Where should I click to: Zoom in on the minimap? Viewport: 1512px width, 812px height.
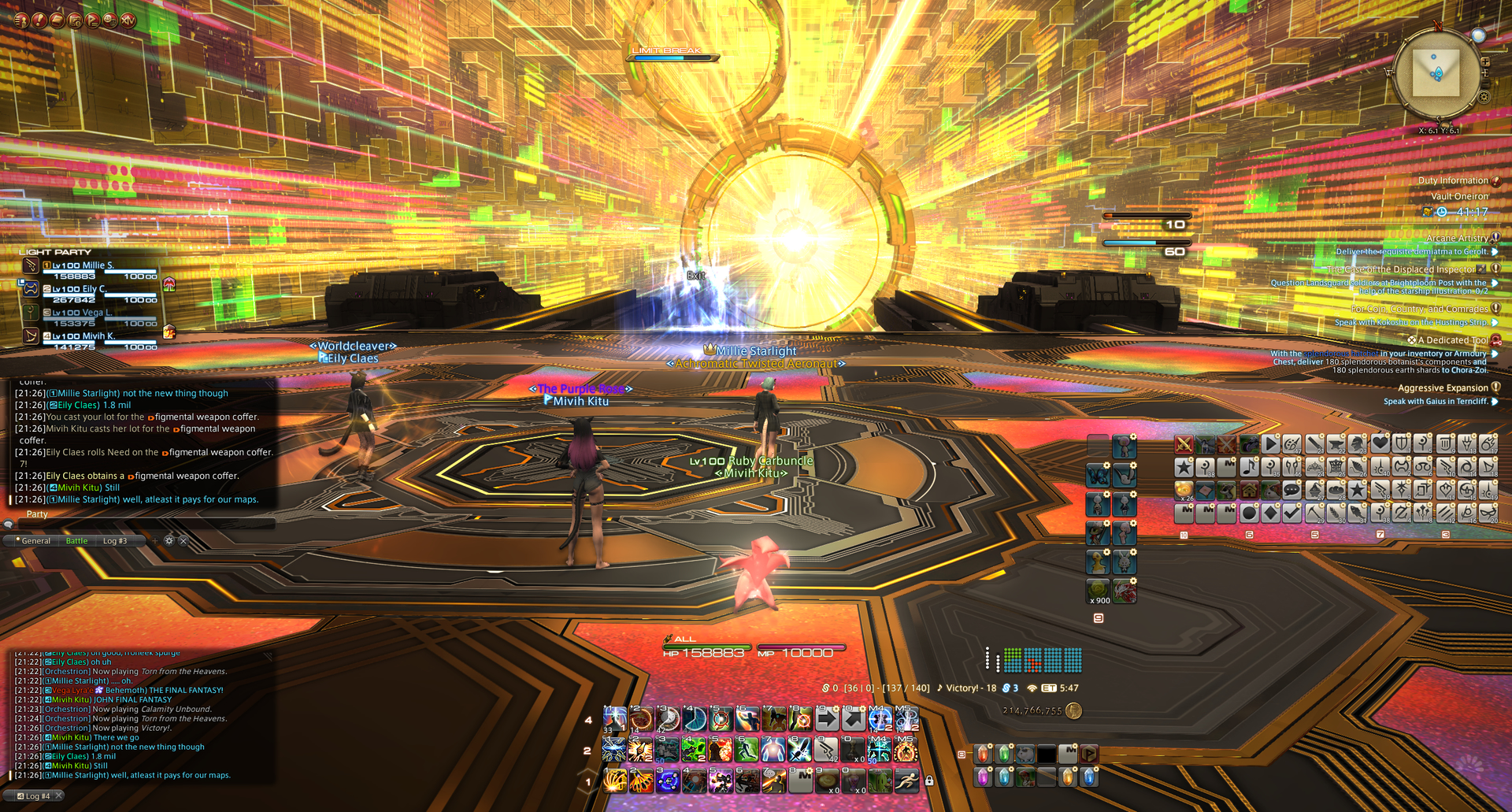[x=1485, y=61]
